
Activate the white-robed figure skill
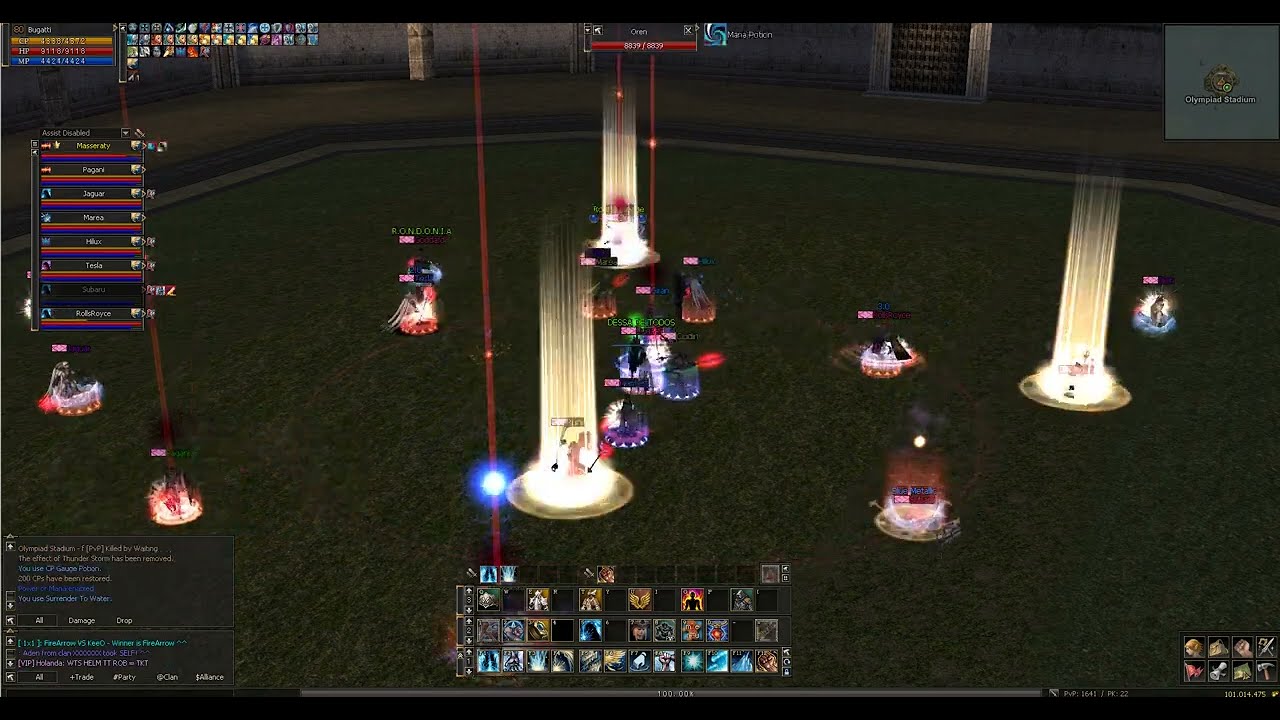click(538, 600)
